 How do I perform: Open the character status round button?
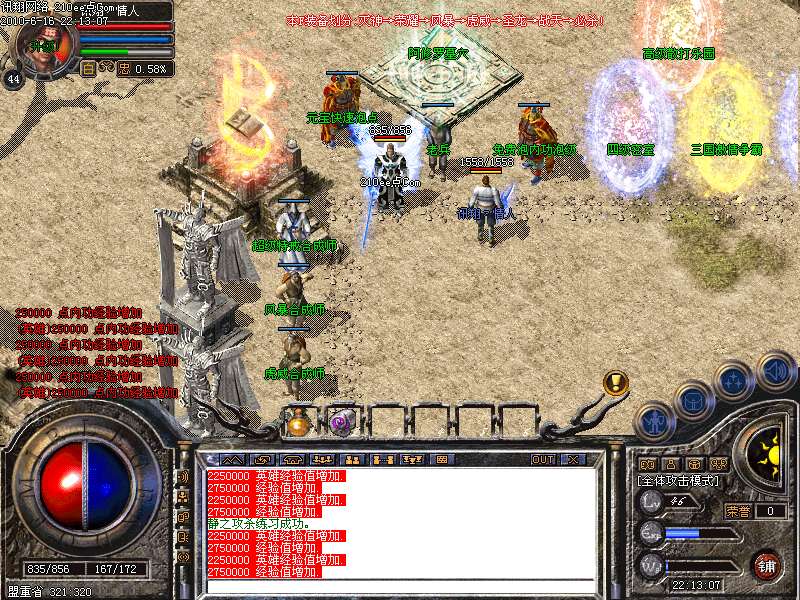pos(655,422)
